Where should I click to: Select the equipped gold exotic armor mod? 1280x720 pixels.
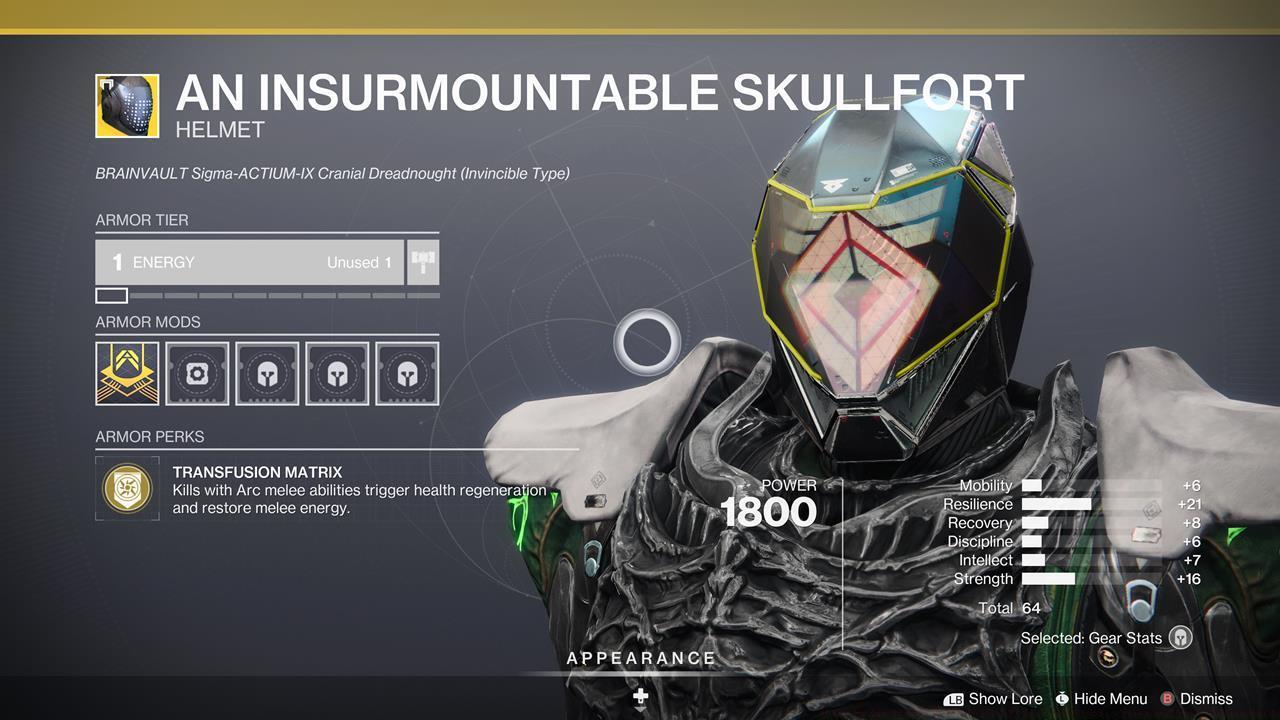pyautogui.click(x=126, y=373)
